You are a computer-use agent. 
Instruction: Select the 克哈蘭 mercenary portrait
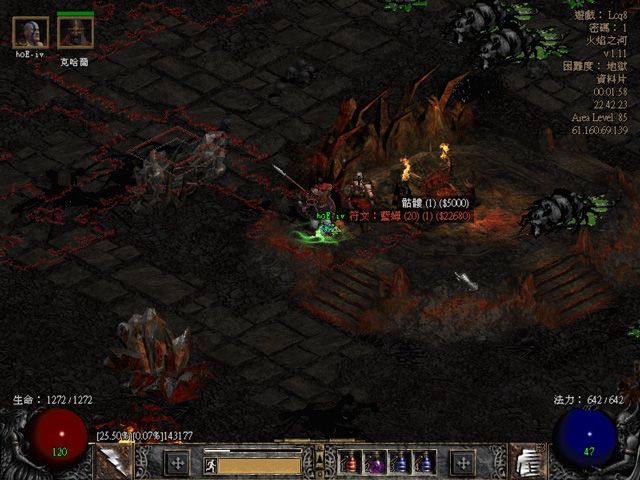[75, 33]
